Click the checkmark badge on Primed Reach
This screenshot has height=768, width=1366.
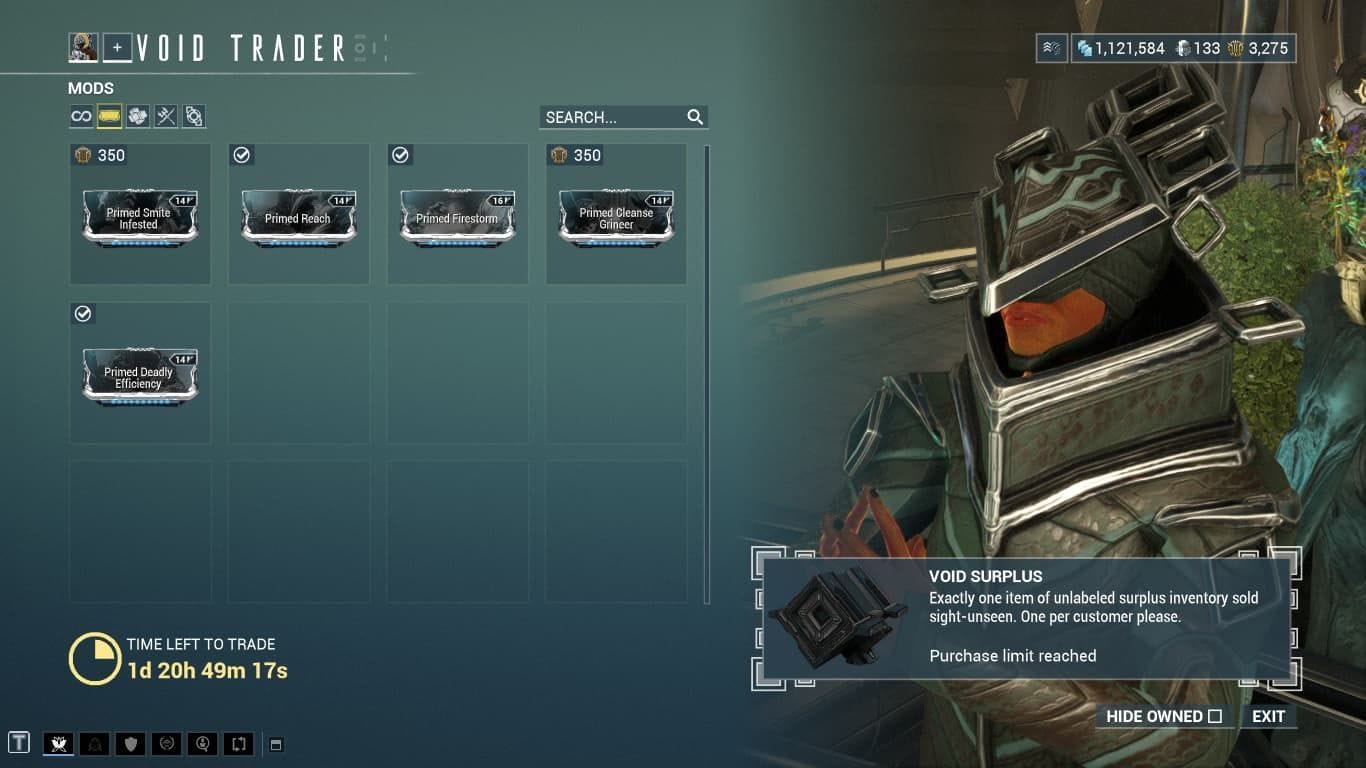click(242, 155)
